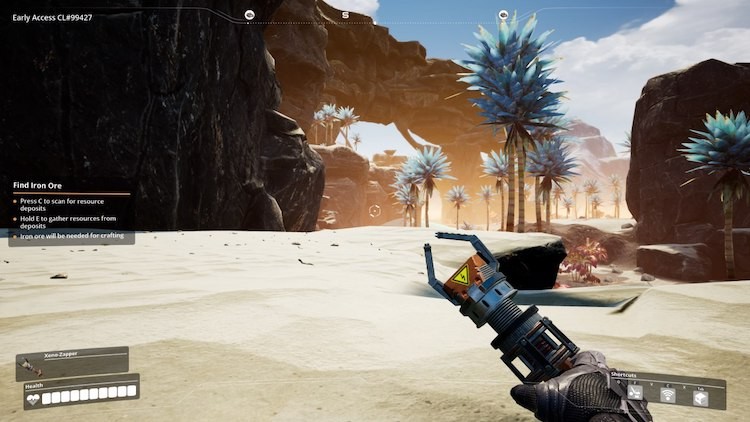This screenshot has height=422, width=750.
Task: Activate the dismantle tool shortcut icon
Action: click(635, 393)
